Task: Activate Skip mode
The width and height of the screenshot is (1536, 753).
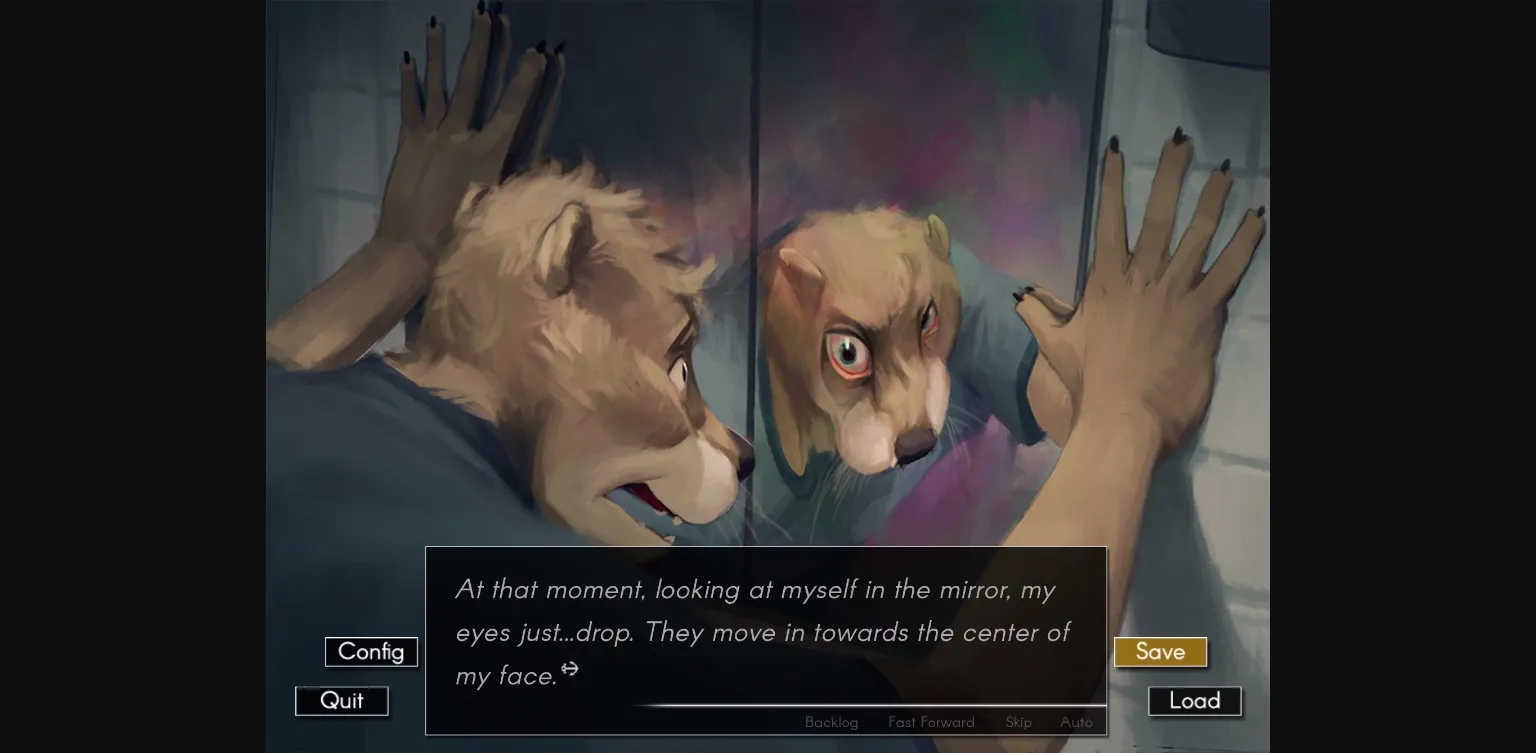Action: coord(1018,722)
